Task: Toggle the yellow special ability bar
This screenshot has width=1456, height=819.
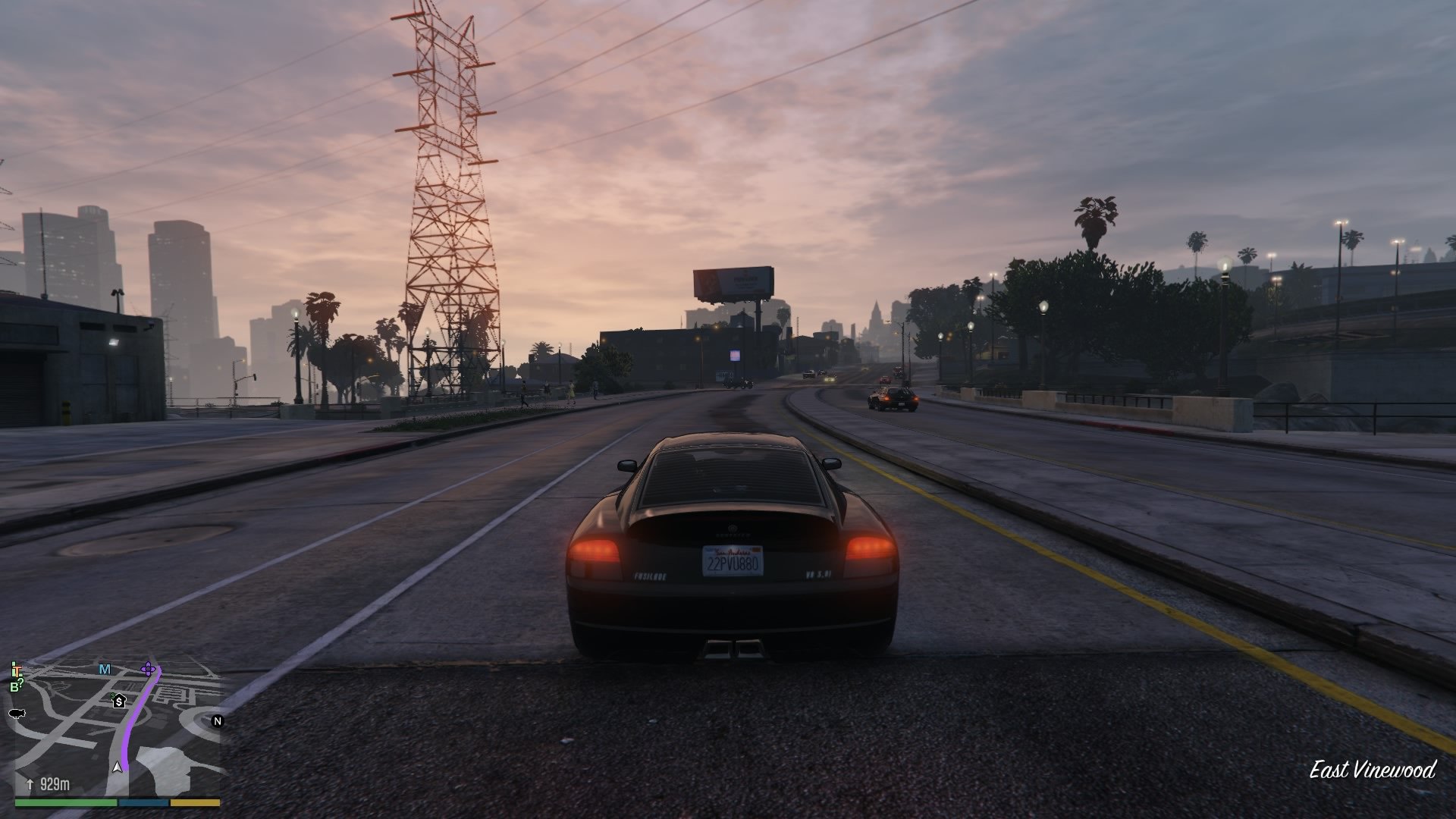Action: point(195,803)
